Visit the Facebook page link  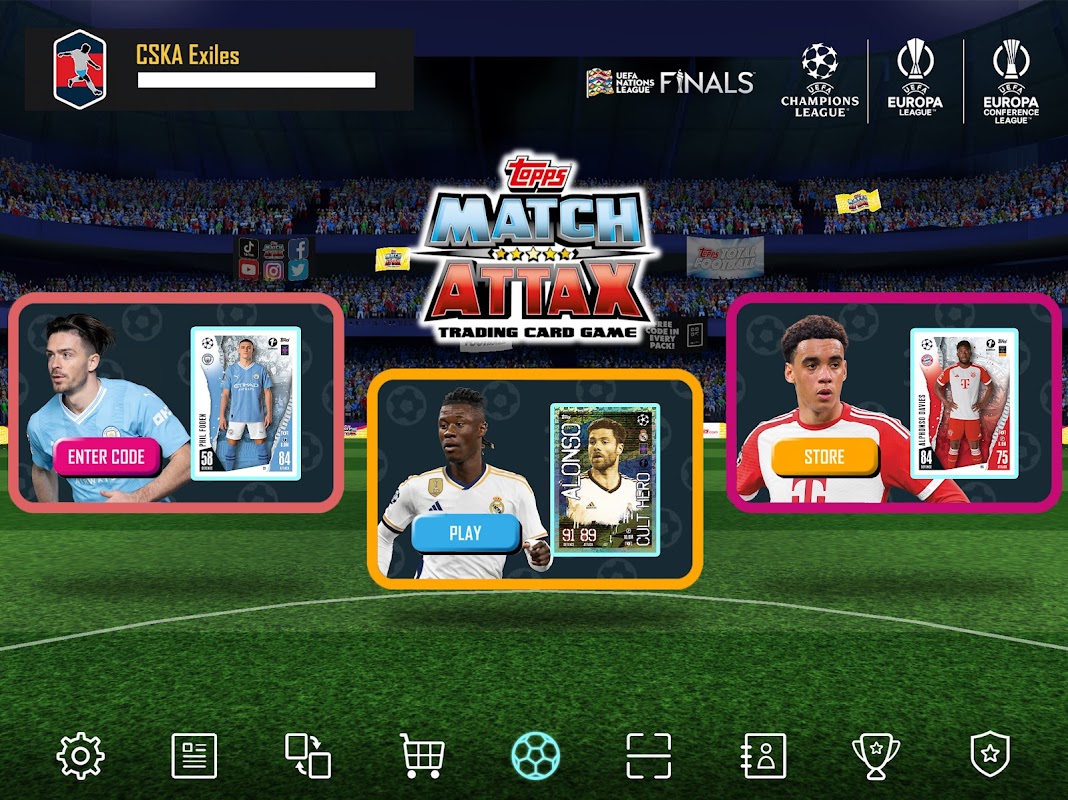(x=298, y=249)
